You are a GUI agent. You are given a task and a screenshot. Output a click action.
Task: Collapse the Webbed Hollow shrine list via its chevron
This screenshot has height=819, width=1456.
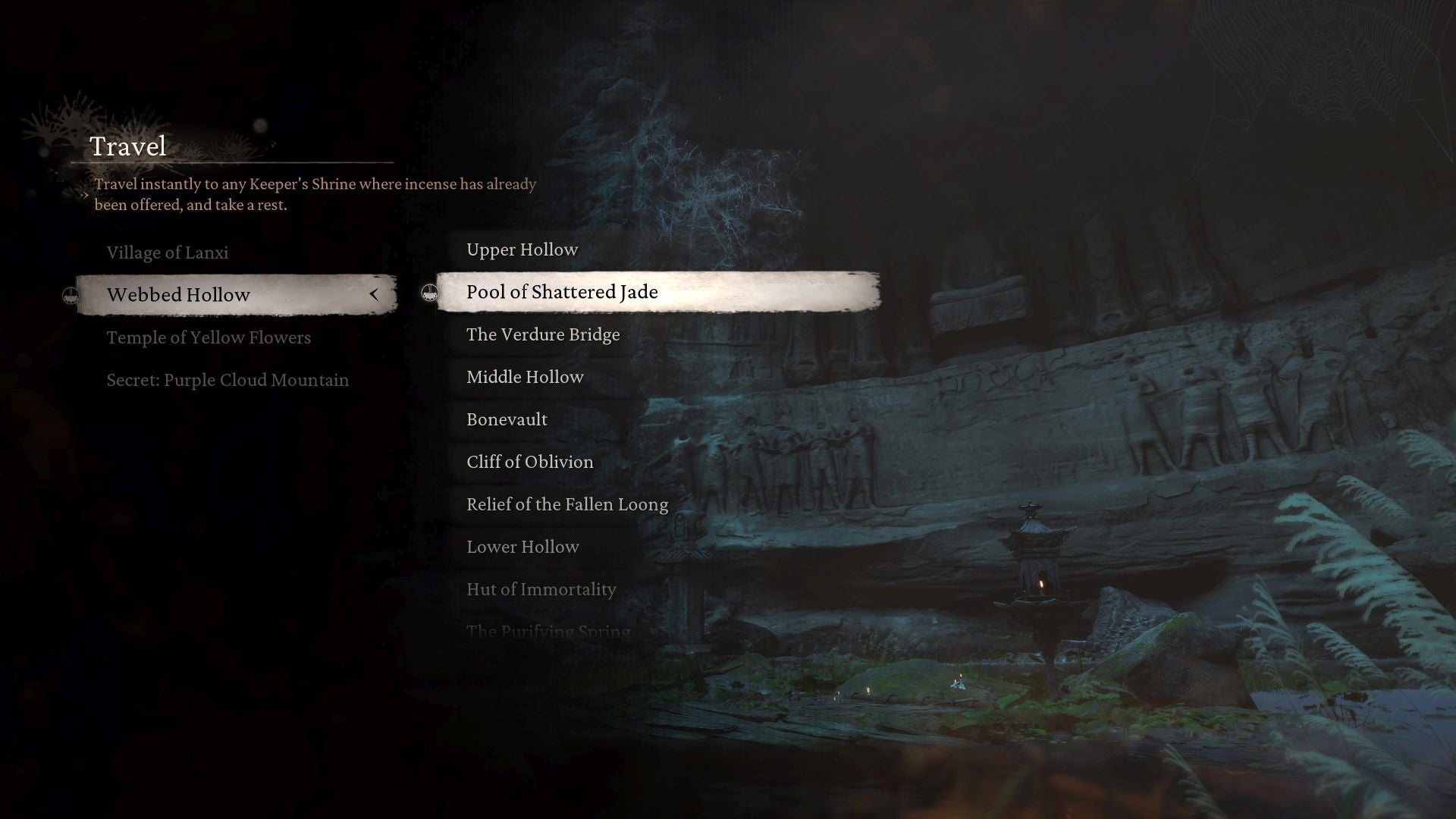tap(373, 295)
